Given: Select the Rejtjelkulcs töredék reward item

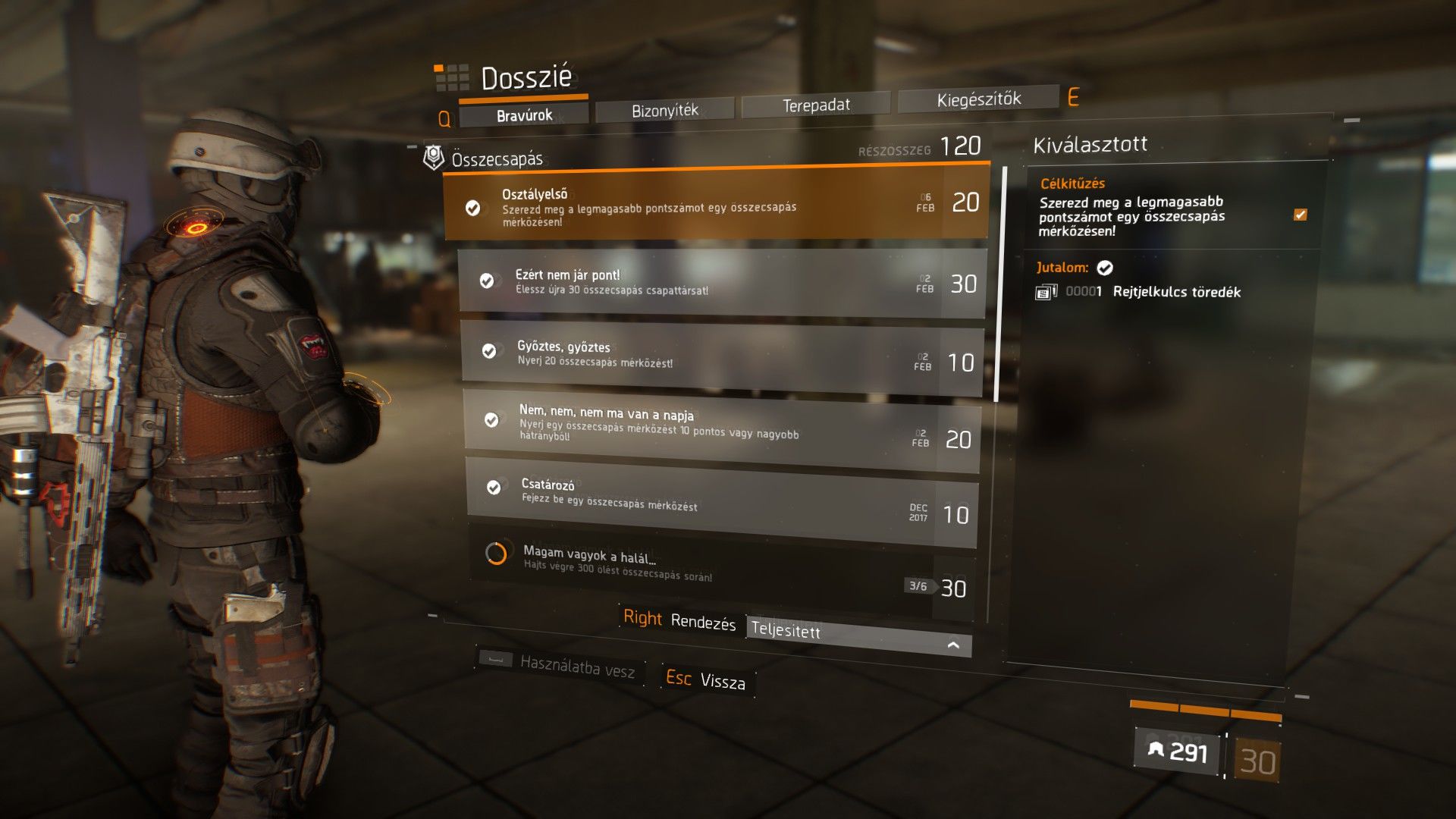Looking at the screenshot, I should pyautogui.click(x=1176, y=292).
